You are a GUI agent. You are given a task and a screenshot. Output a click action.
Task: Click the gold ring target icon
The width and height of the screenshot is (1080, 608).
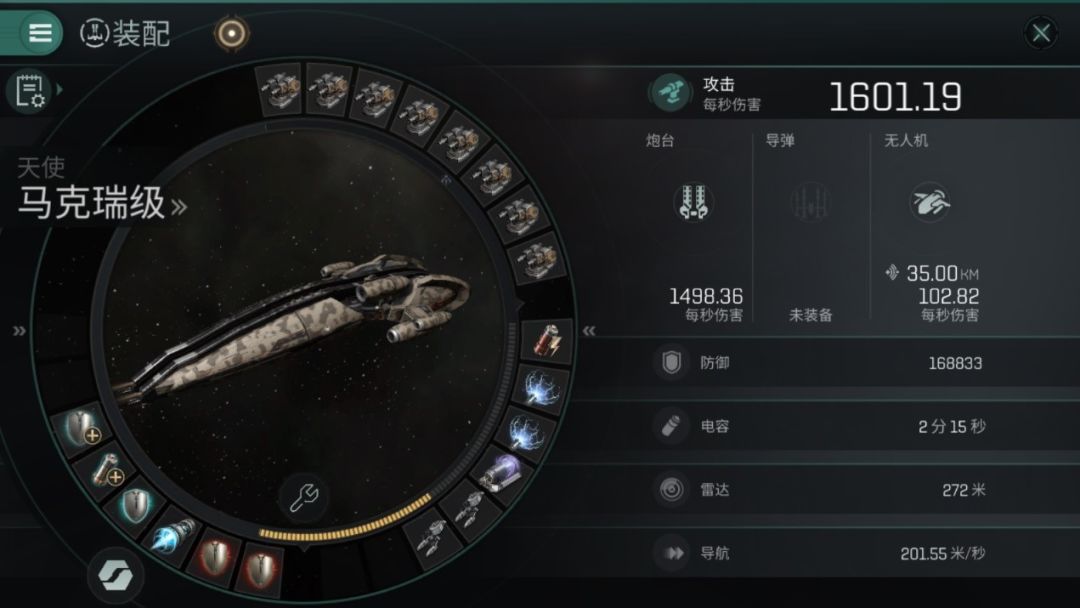(232, 33)
